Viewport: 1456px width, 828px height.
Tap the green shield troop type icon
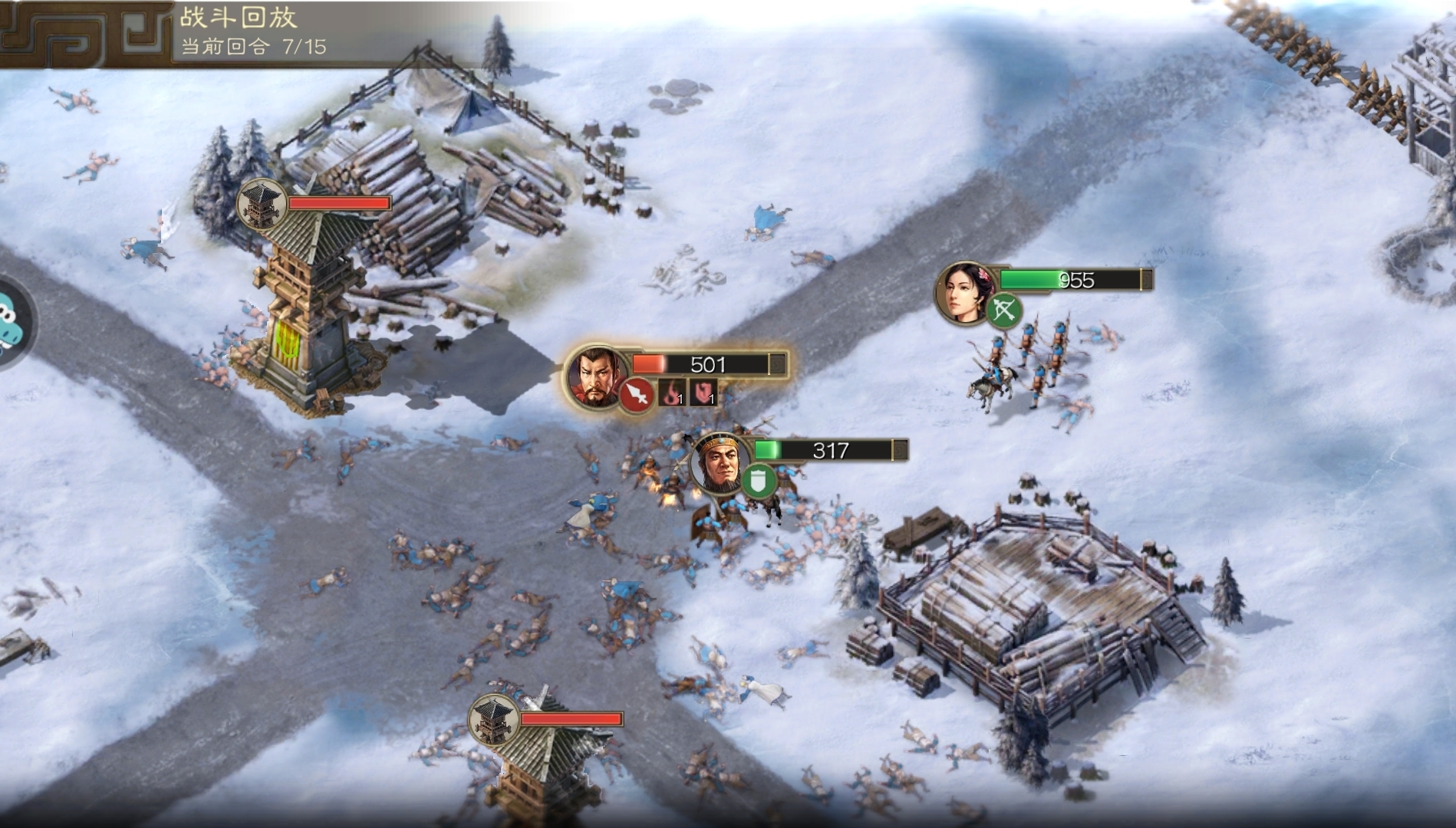click(759, 481)
